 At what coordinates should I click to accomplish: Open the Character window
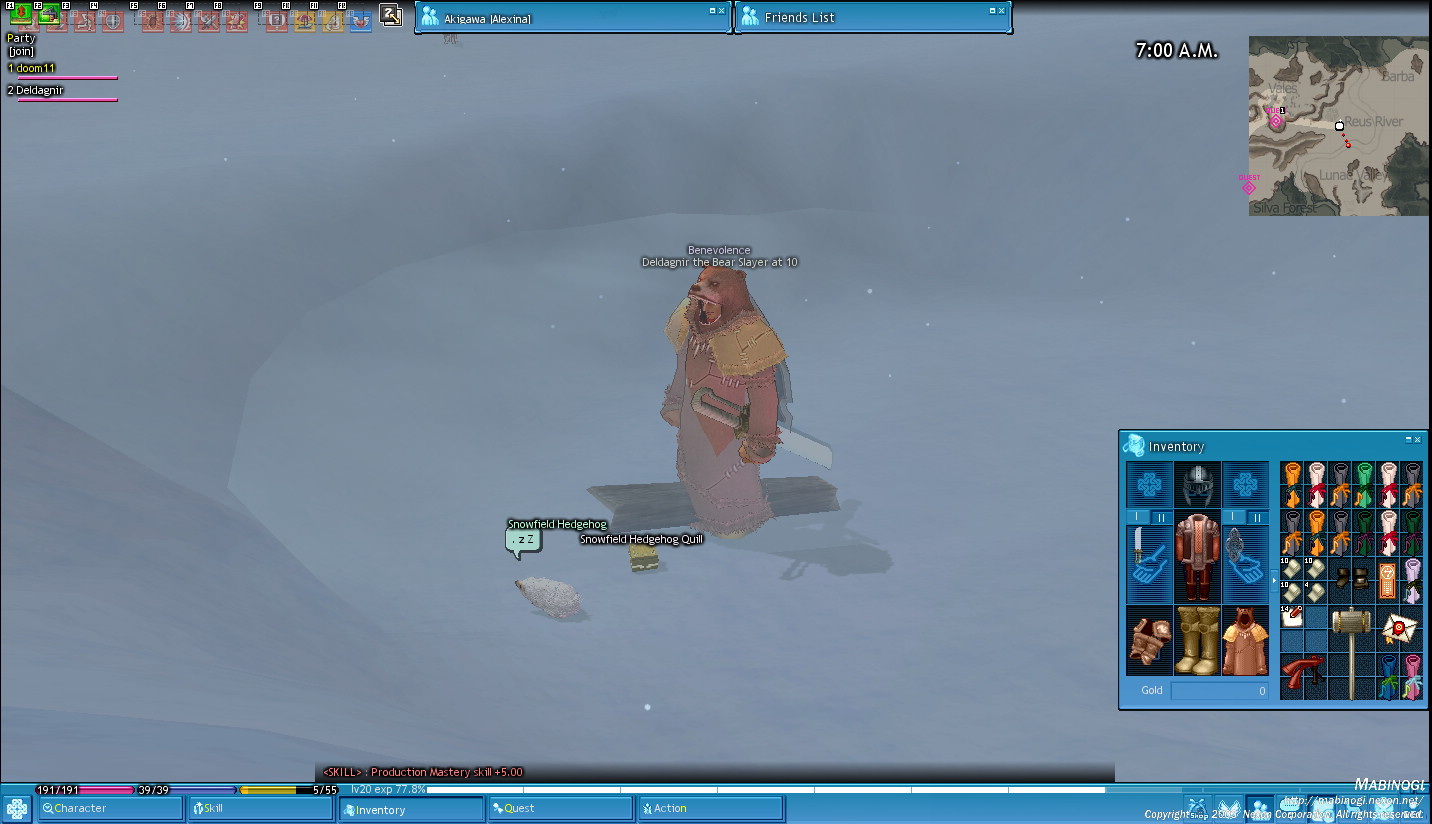110,808
